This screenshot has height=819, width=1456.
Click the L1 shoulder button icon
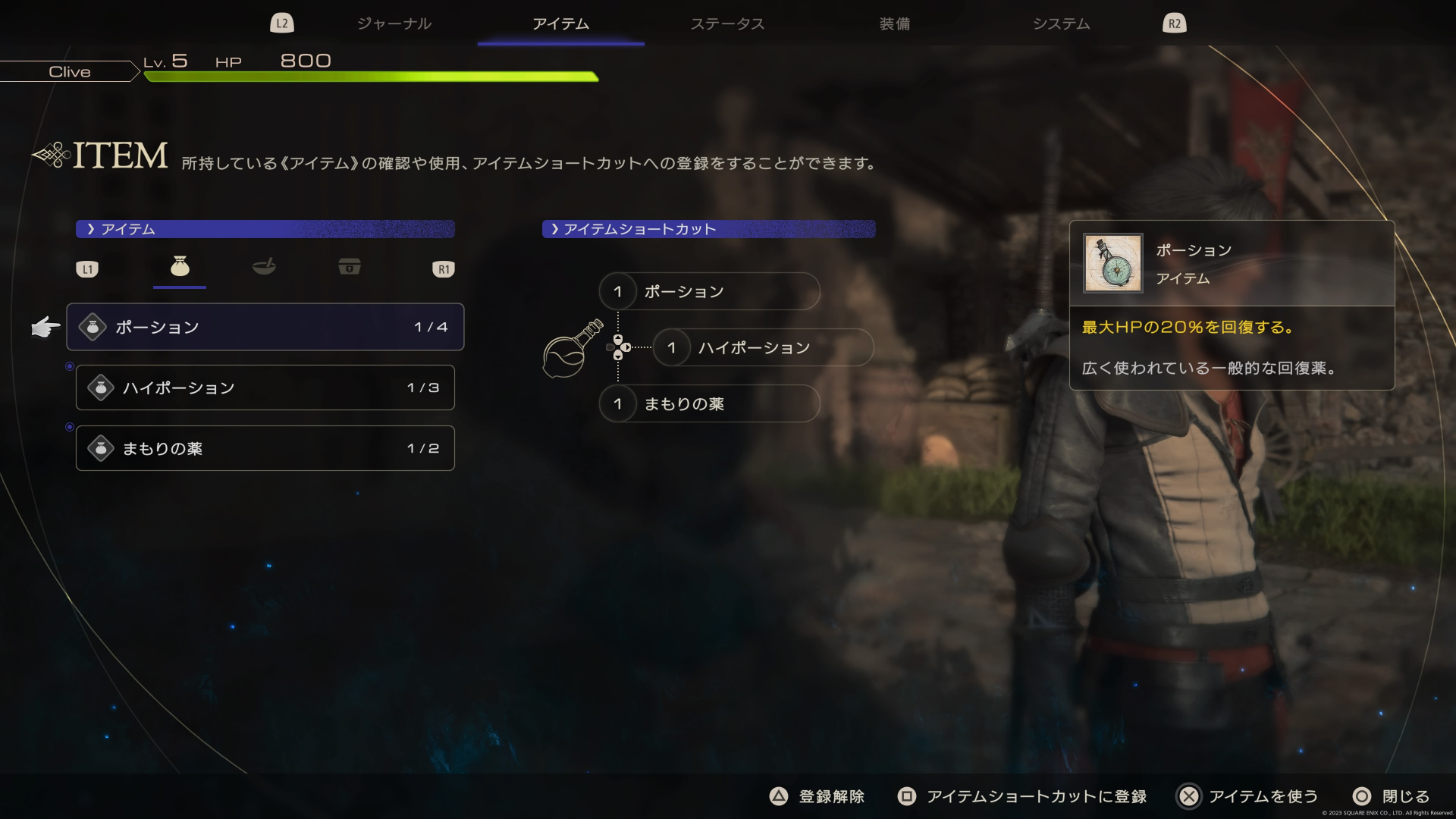[x=87, y=268]
